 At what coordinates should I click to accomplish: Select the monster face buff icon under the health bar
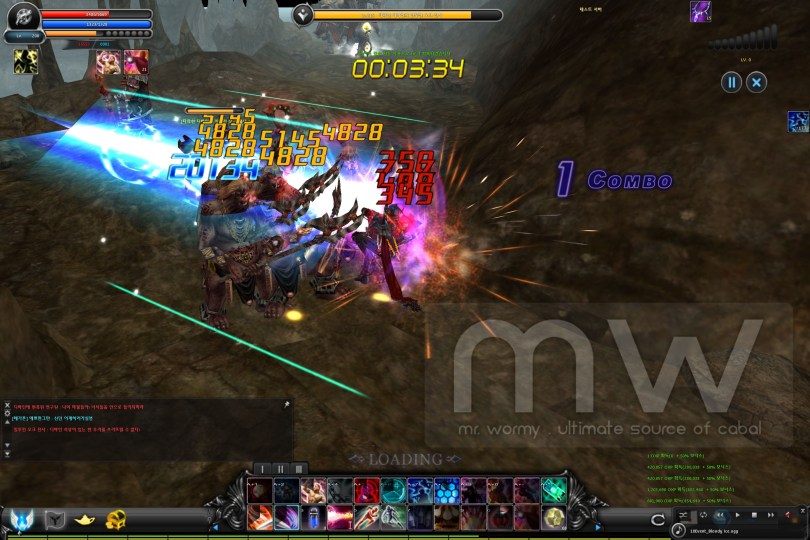(110, 62)
